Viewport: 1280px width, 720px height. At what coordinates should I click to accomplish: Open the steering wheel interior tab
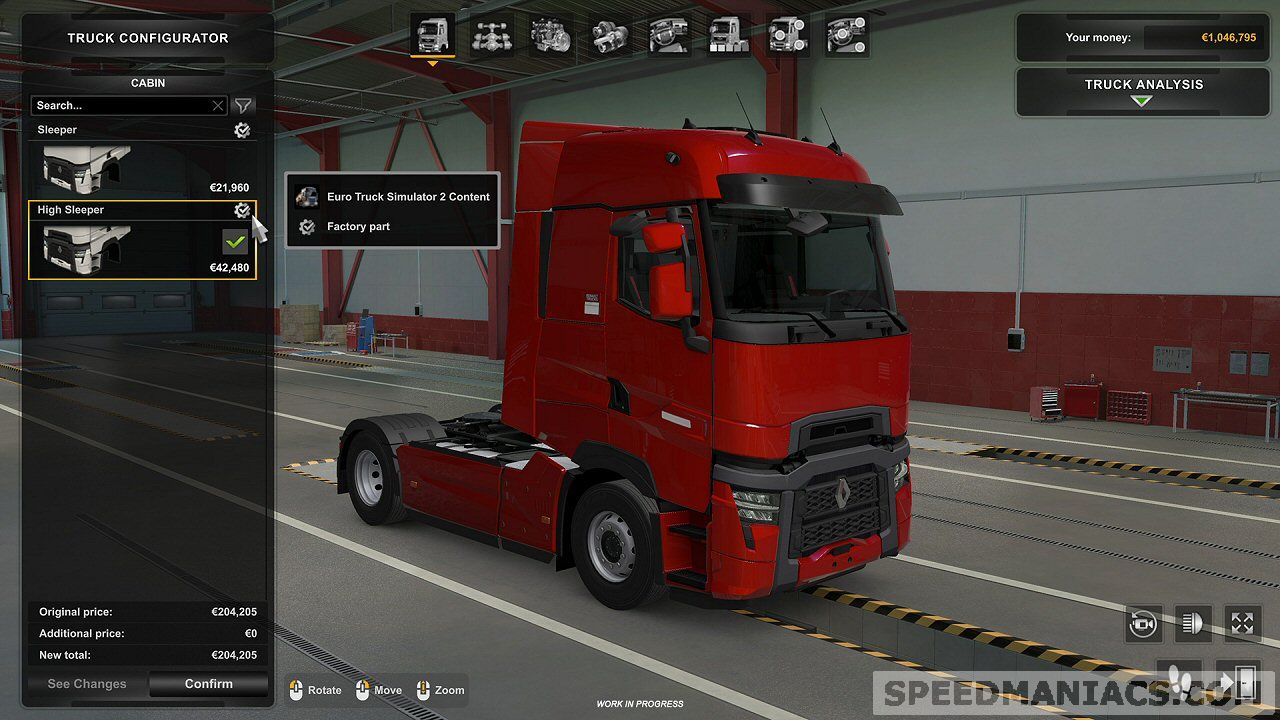click(669, 36)
